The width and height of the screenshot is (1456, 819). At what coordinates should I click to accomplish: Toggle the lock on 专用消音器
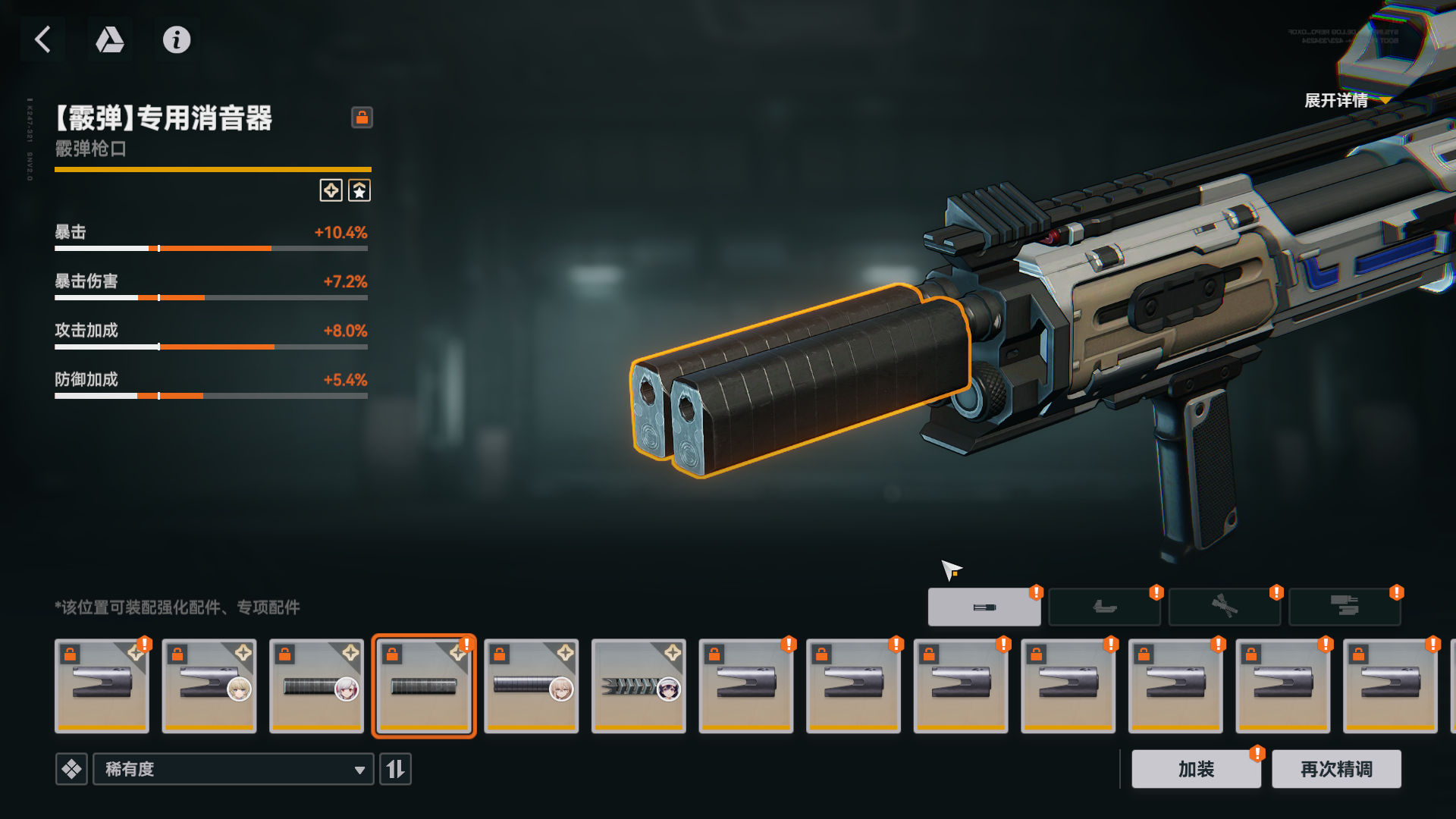pyautogui.click(x=362, y=118)
